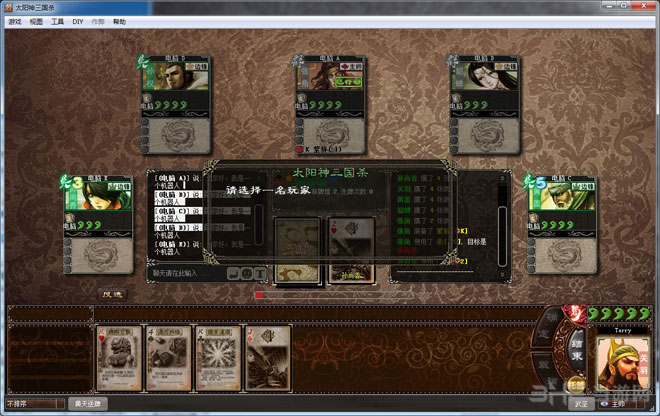Open the 帮助 menu

coord(120,20)
